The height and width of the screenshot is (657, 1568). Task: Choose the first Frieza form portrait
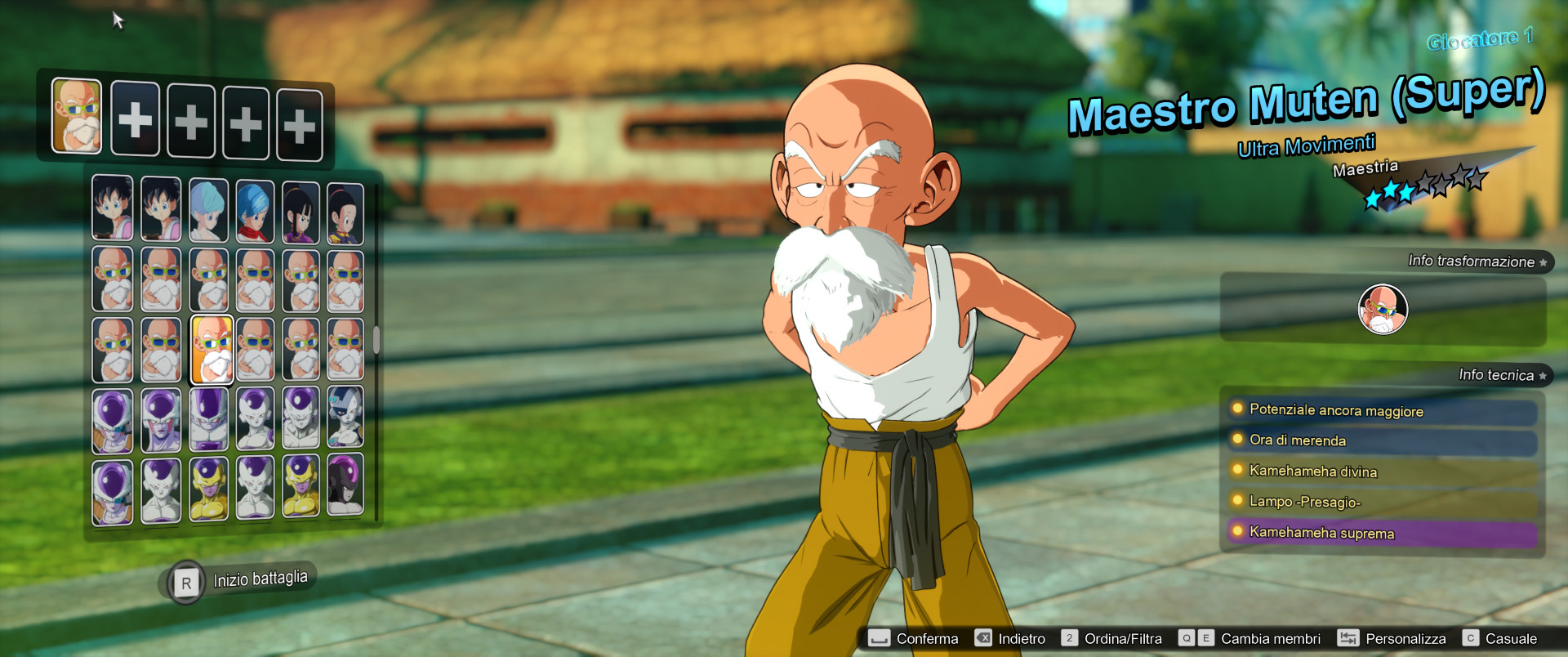pyautogui.click(x=113, y=420)
